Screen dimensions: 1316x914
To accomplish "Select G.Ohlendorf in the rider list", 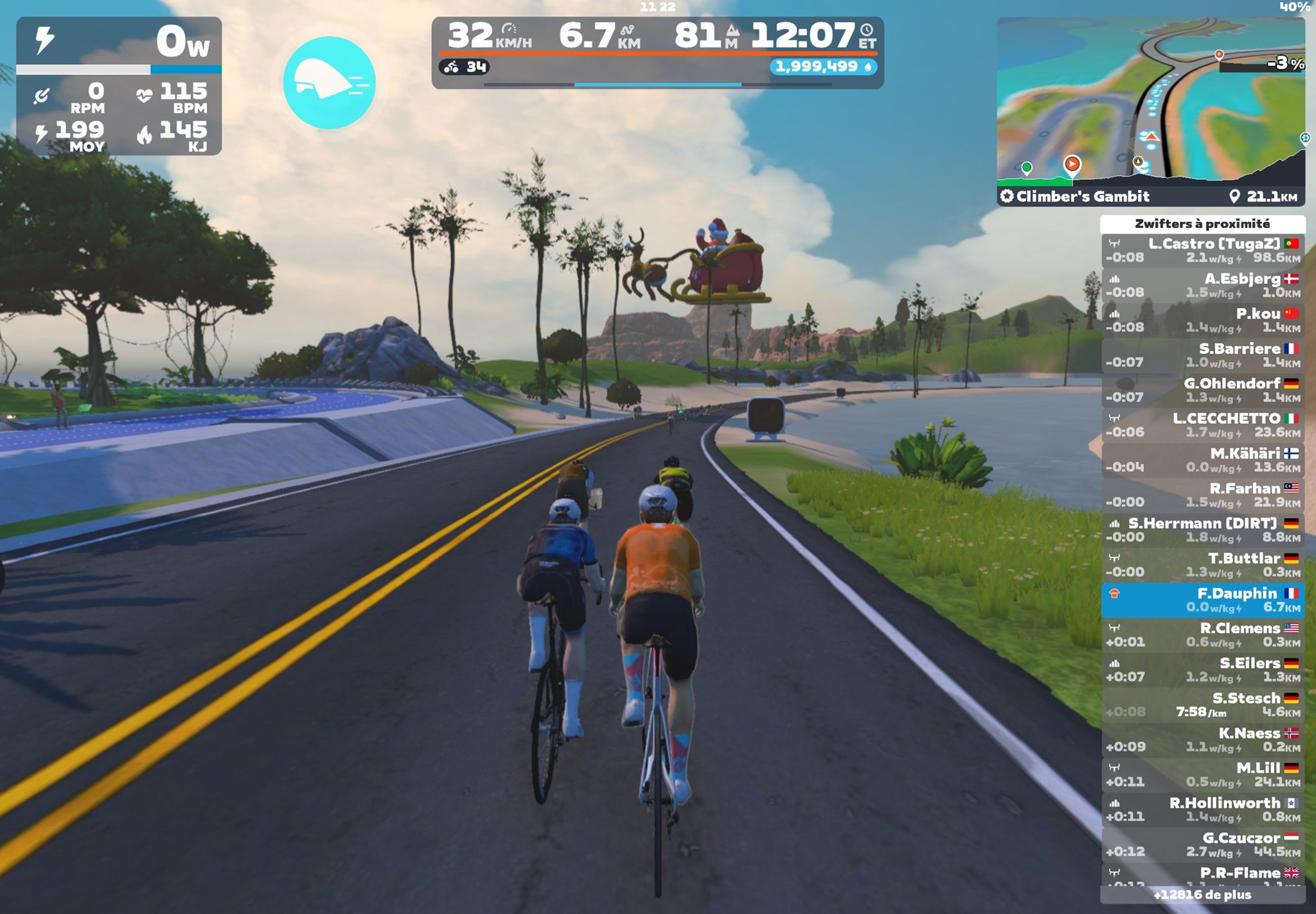I will [1202, 390].
